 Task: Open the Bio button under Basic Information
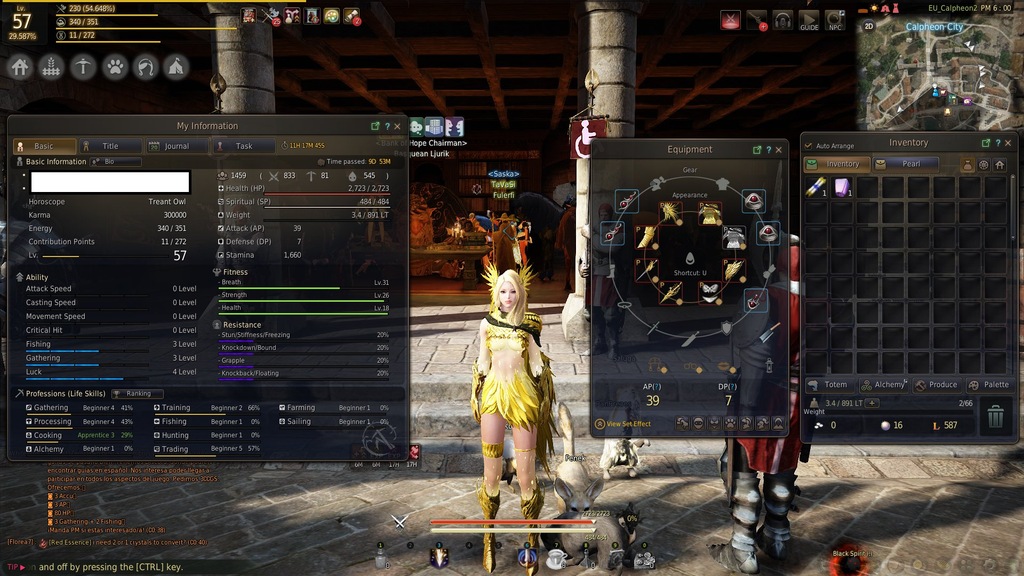click(x=103, y=161)
